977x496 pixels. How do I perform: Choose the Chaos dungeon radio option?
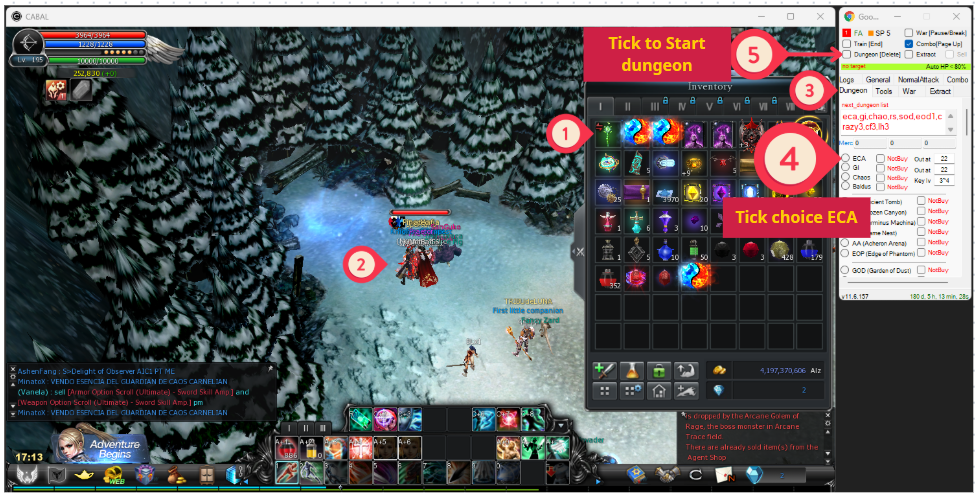(x=845, y=177)
